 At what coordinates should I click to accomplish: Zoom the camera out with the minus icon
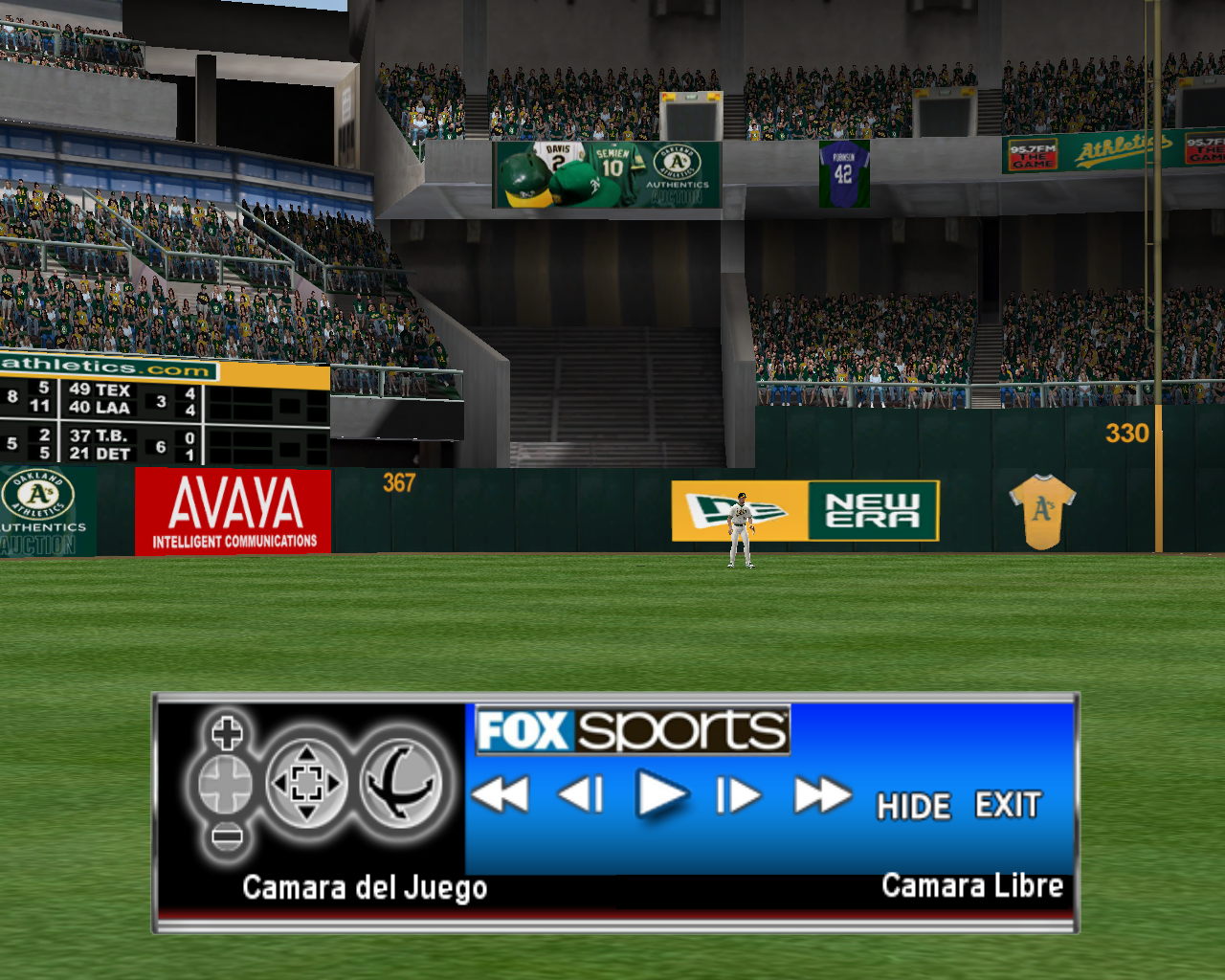coord(227,837)
